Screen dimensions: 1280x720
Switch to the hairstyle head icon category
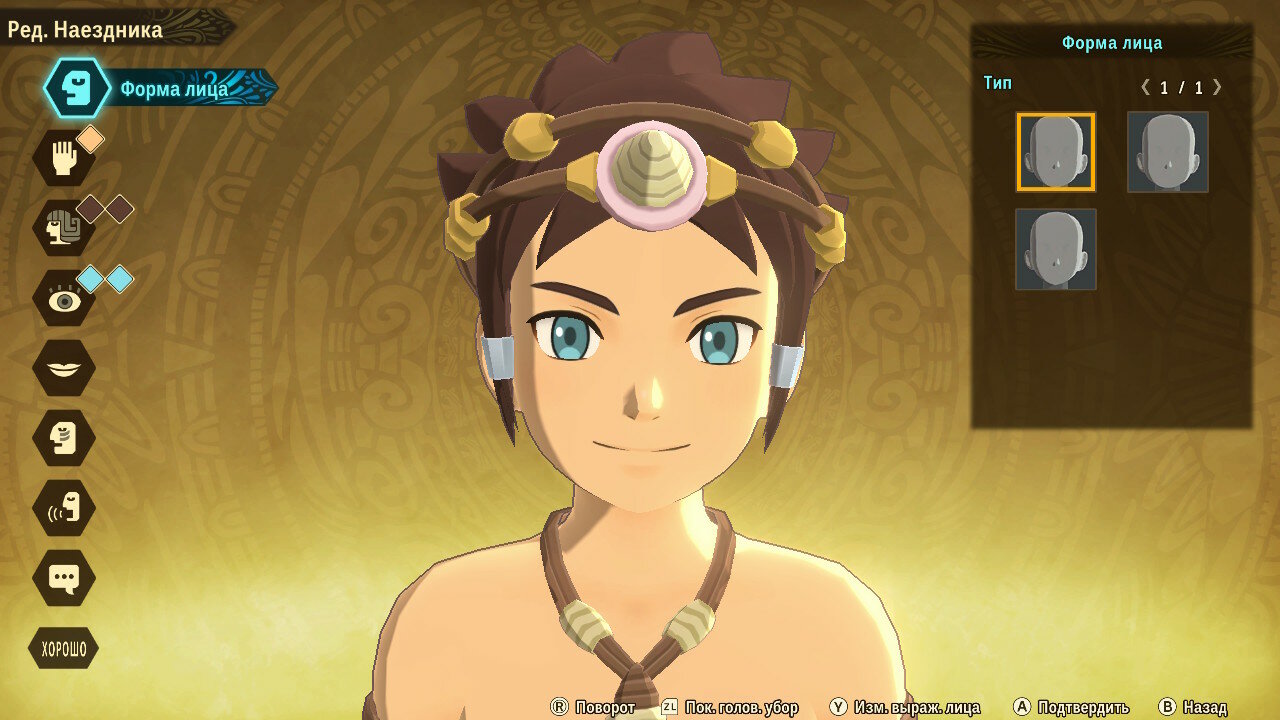click(64, 228)
